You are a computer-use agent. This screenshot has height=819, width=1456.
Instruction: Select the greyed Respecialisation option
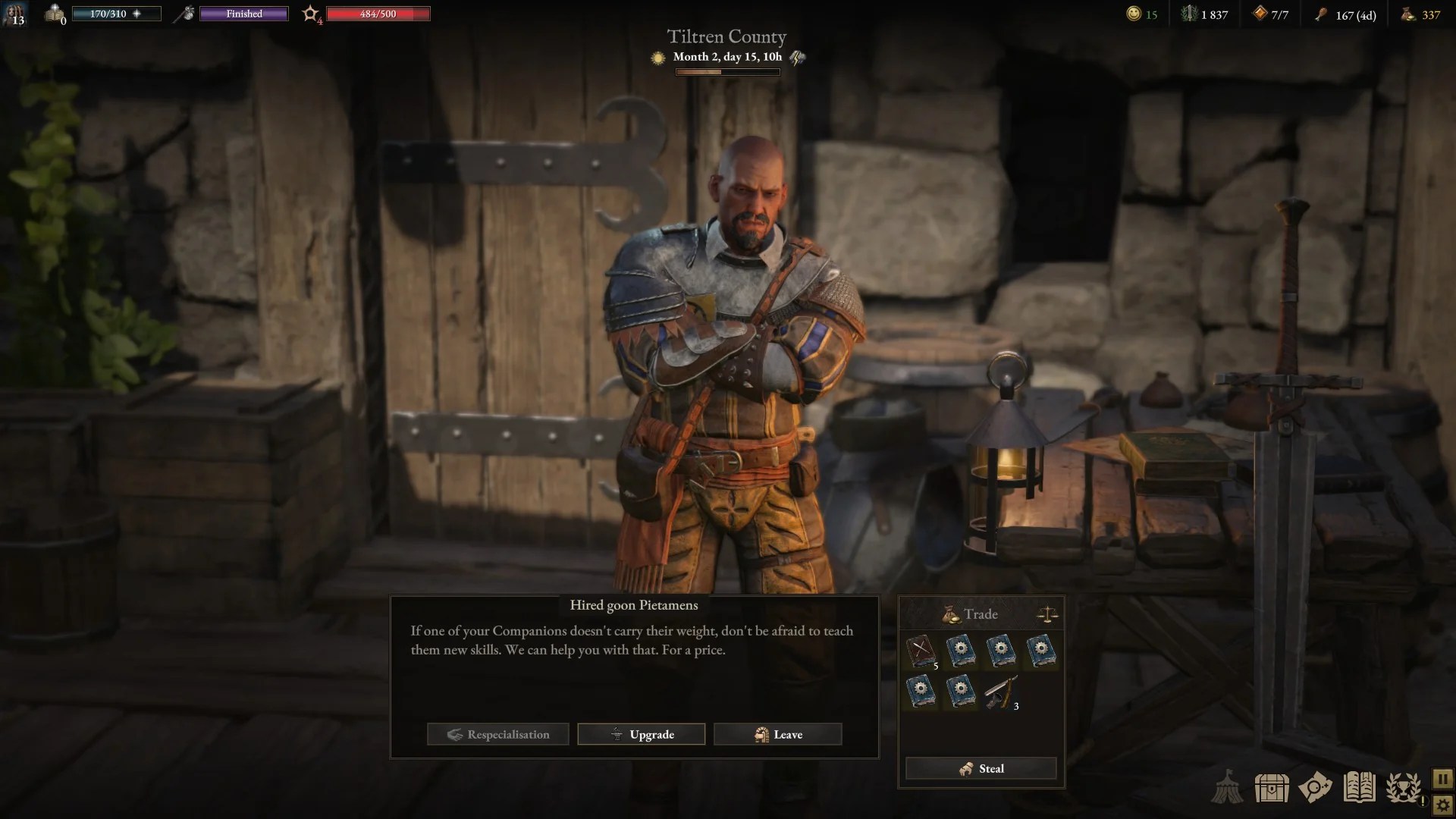click(x=497, y=734)
